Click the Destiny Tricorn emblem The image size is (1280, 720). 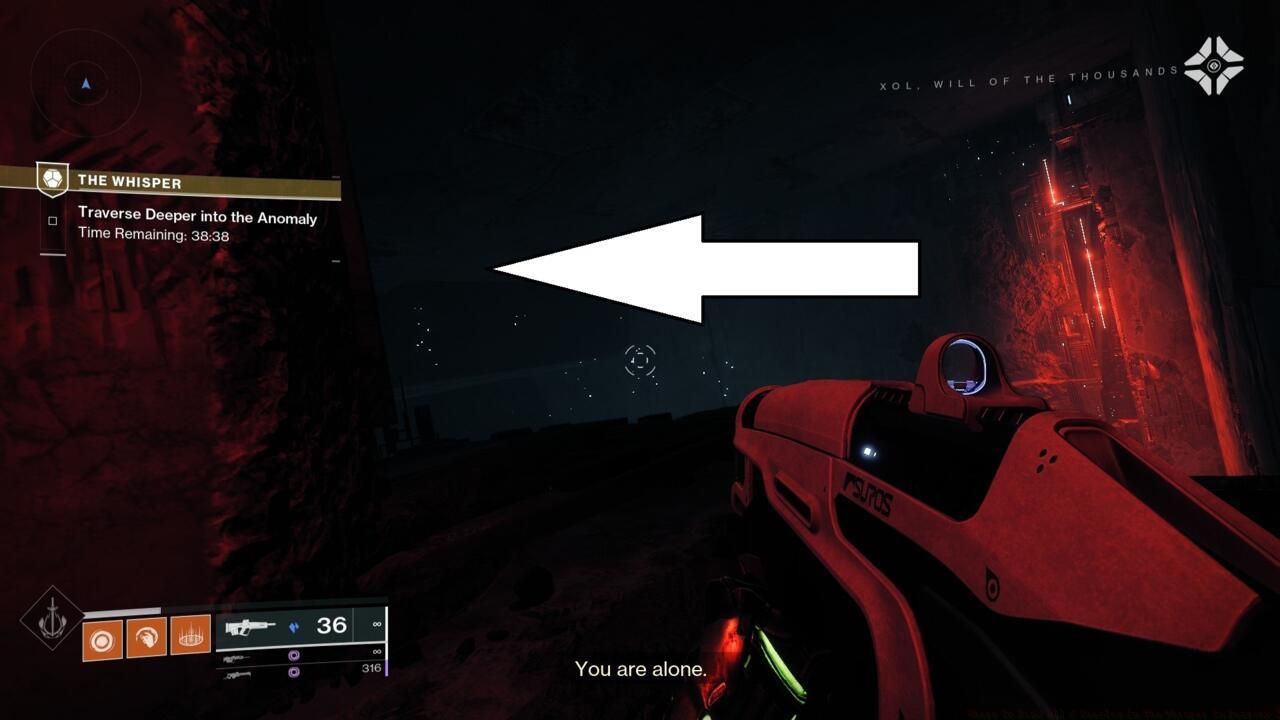(x=1213, y=66)
